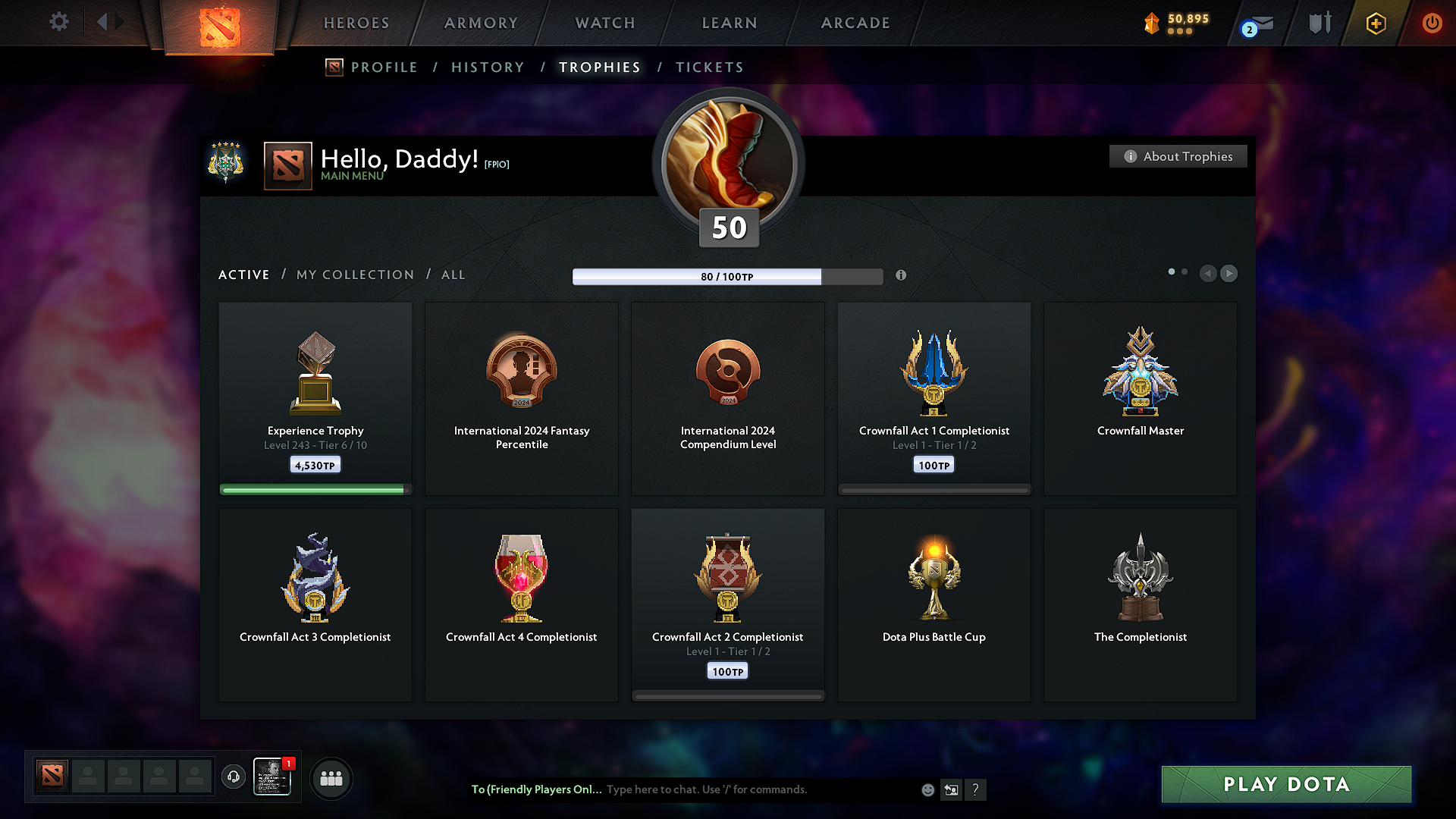Go back with the left carousel arrow
Viewport: 1456px width, 819px height.
[1209, 274]
